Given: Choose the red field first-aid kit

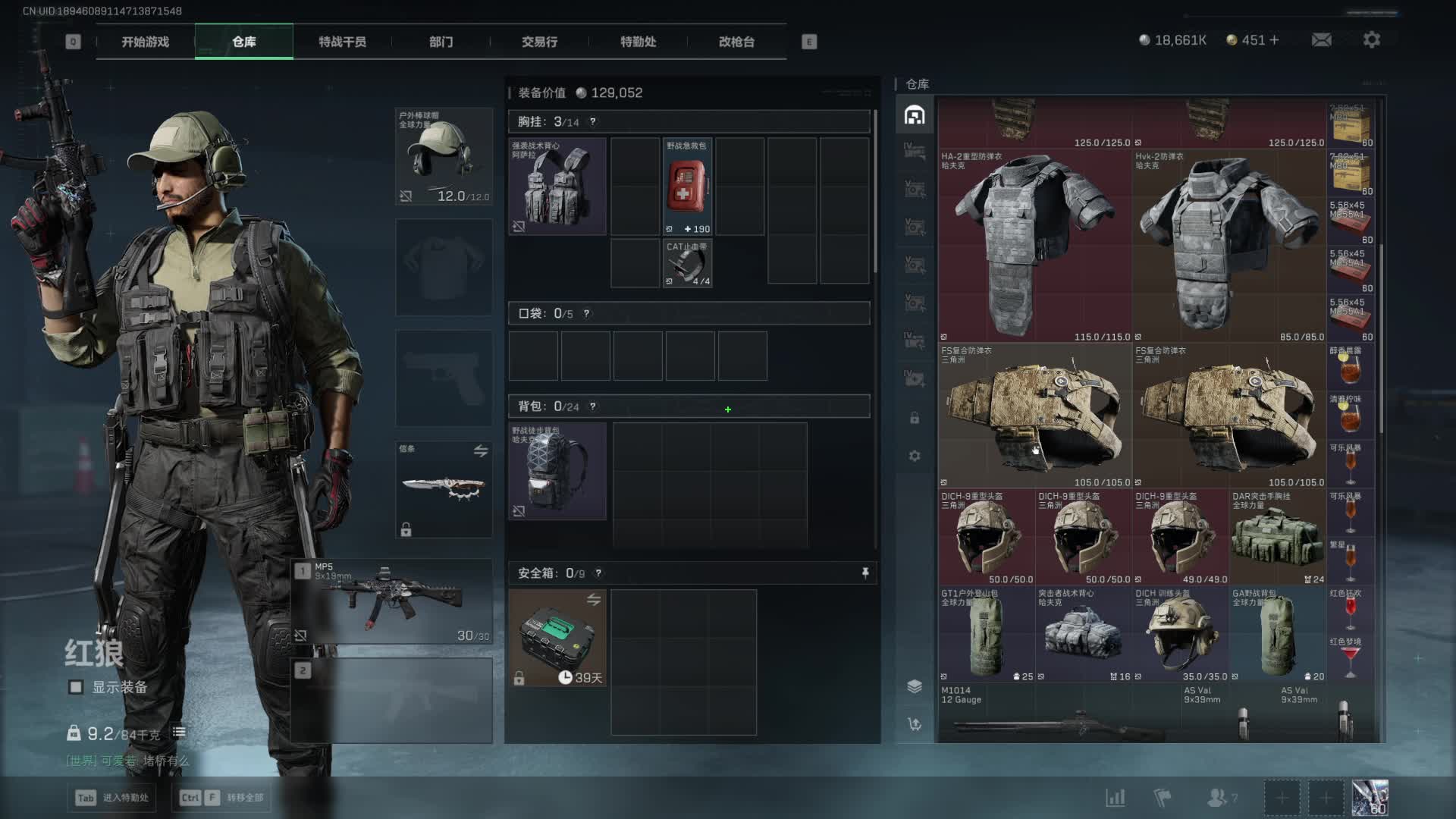Looking at the screenshot, I should click(x=687, y=187).
